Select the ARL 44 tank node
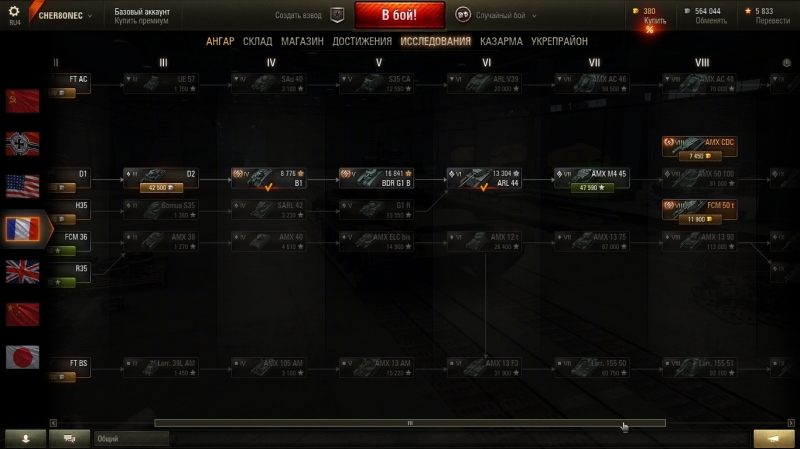Image resolution: width=800 pixels, height=449 pixels. pyautogui.click(x=484, y=178)
